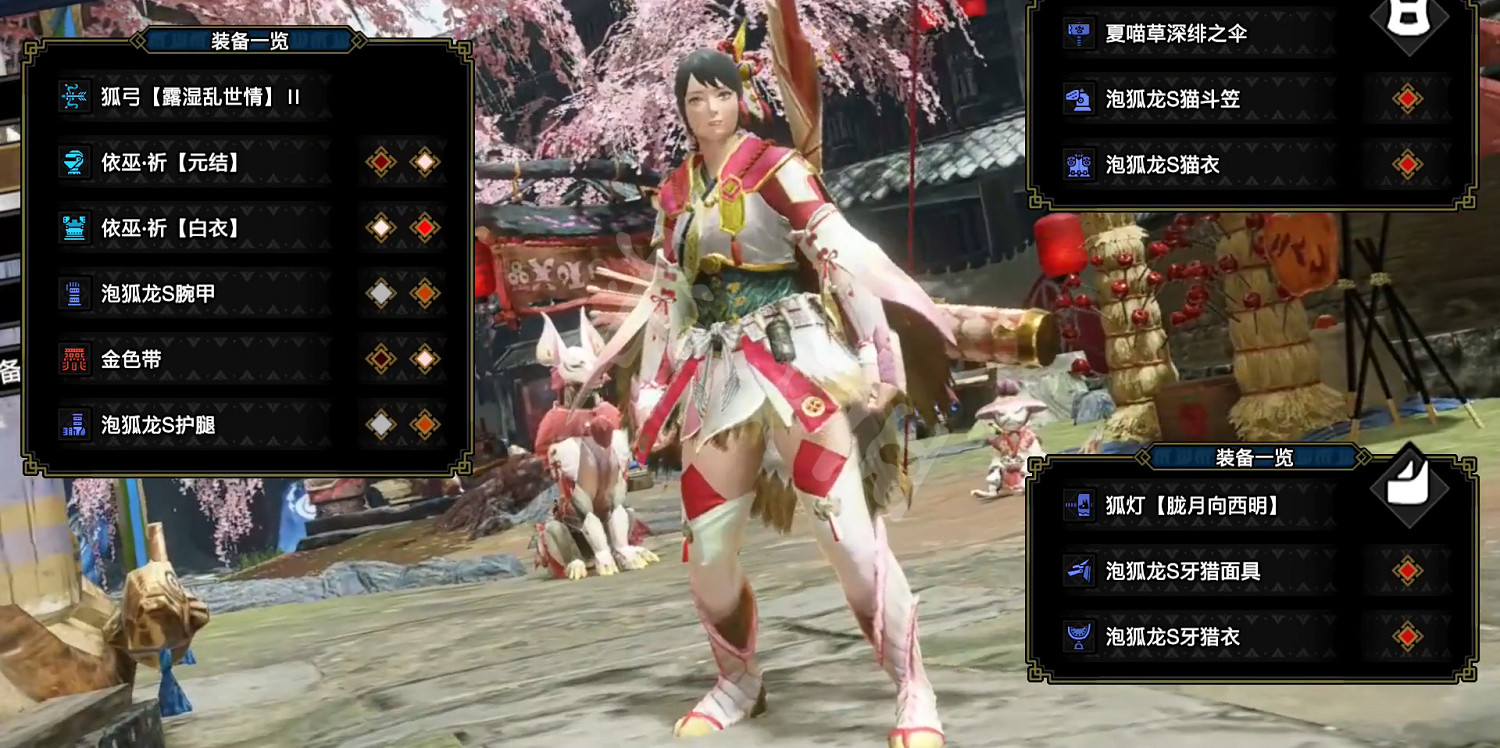Click the 依巫·祈【元结】 head armor icon
The height and width of the screenshot is (748, 1500).
point(75,161)
